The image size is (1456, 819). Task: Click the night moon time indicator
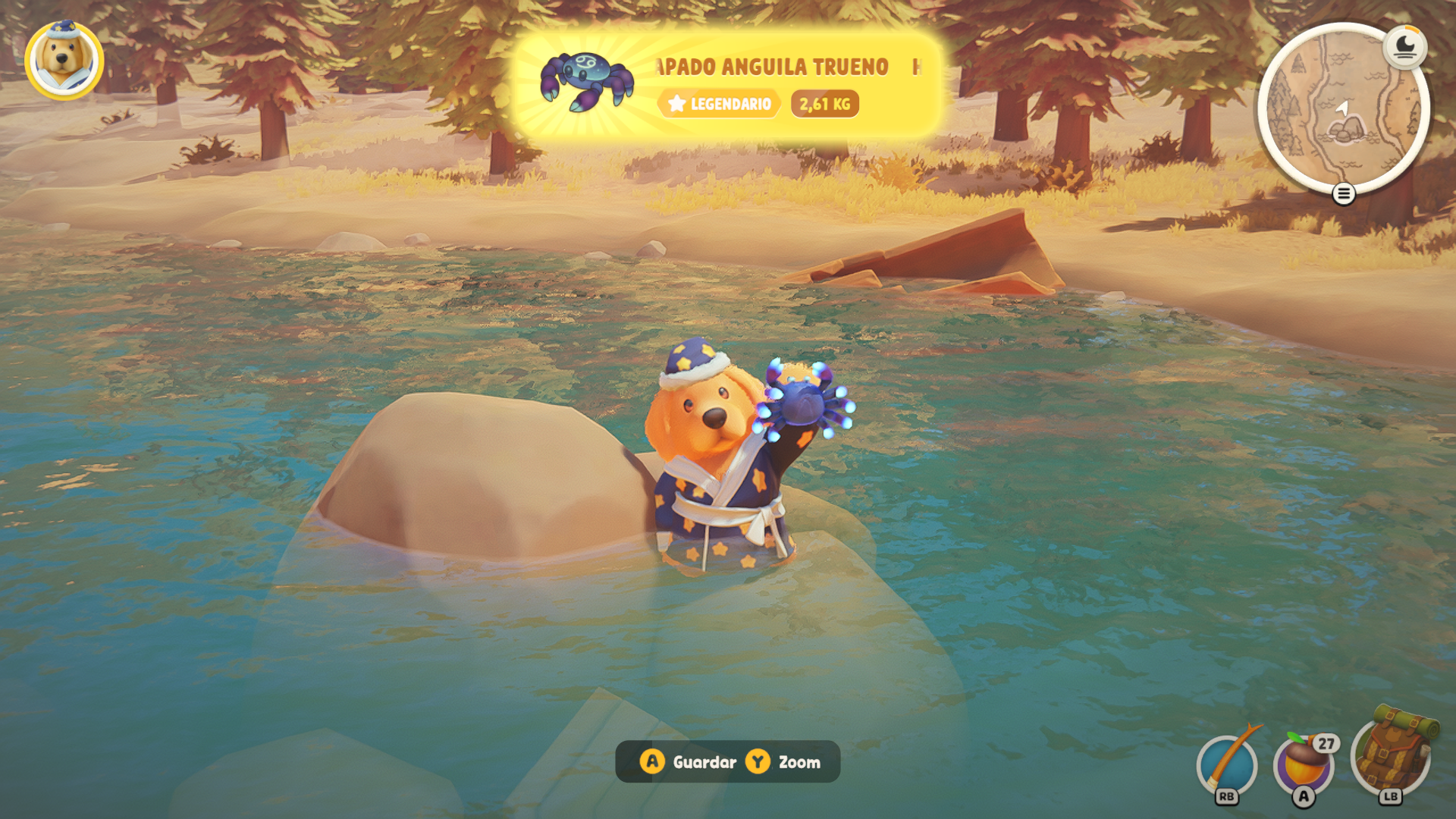coord(1404,47)
